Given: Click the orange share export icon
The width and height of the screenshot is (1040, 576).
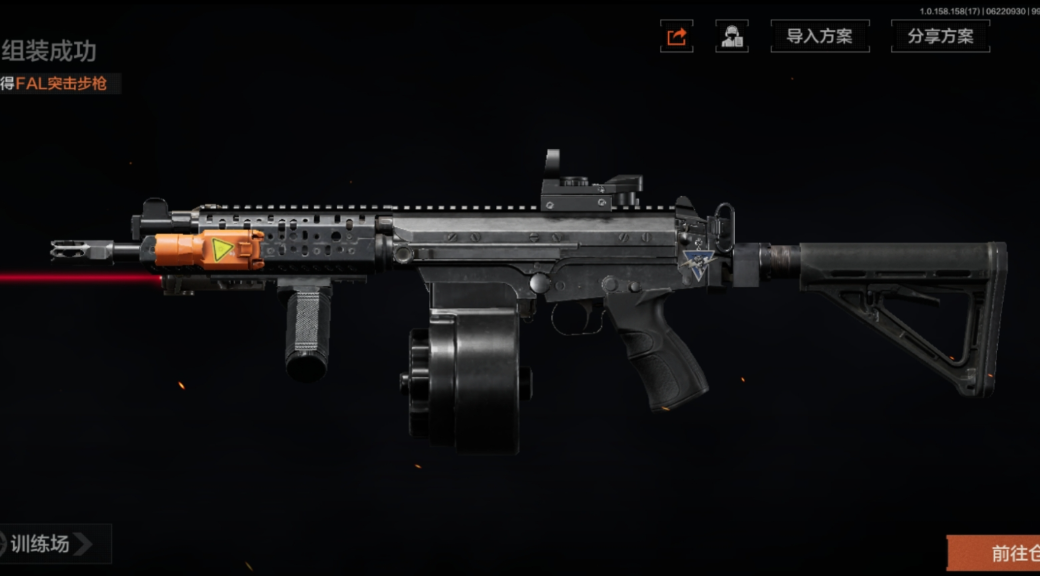Looking at the screenshot, I should tap(677, 37).
